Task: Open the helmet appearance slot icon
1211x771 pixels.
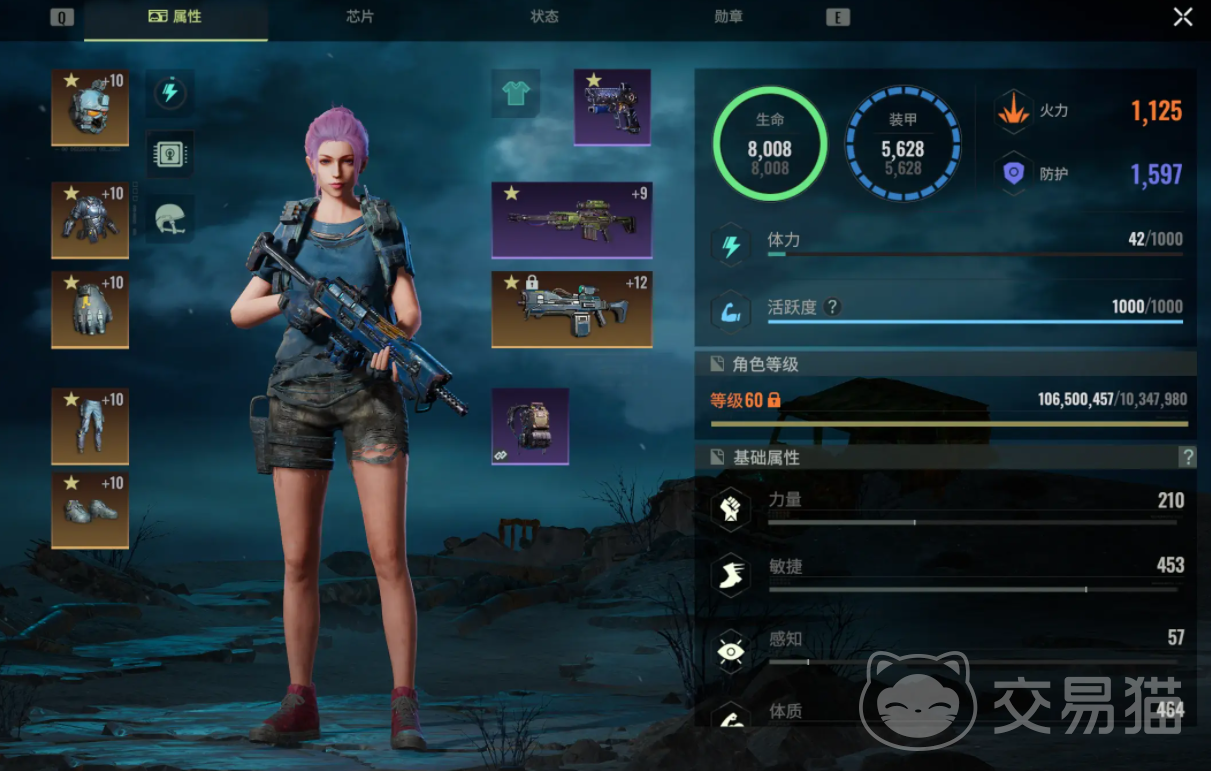Action: coord(170,218)
